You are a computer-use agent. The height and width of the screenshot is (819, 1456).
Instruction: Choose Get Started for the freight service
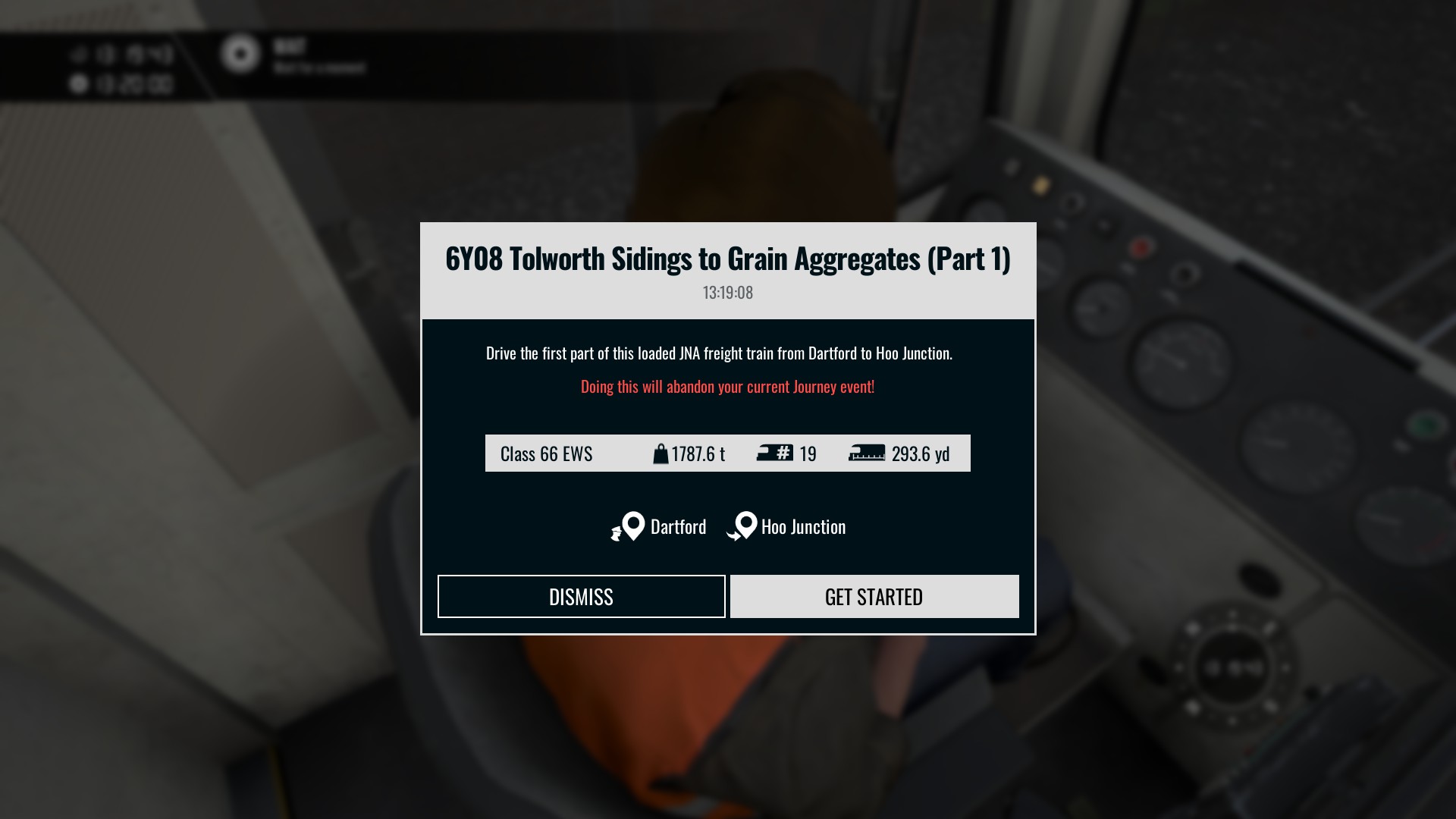(874, 597)
